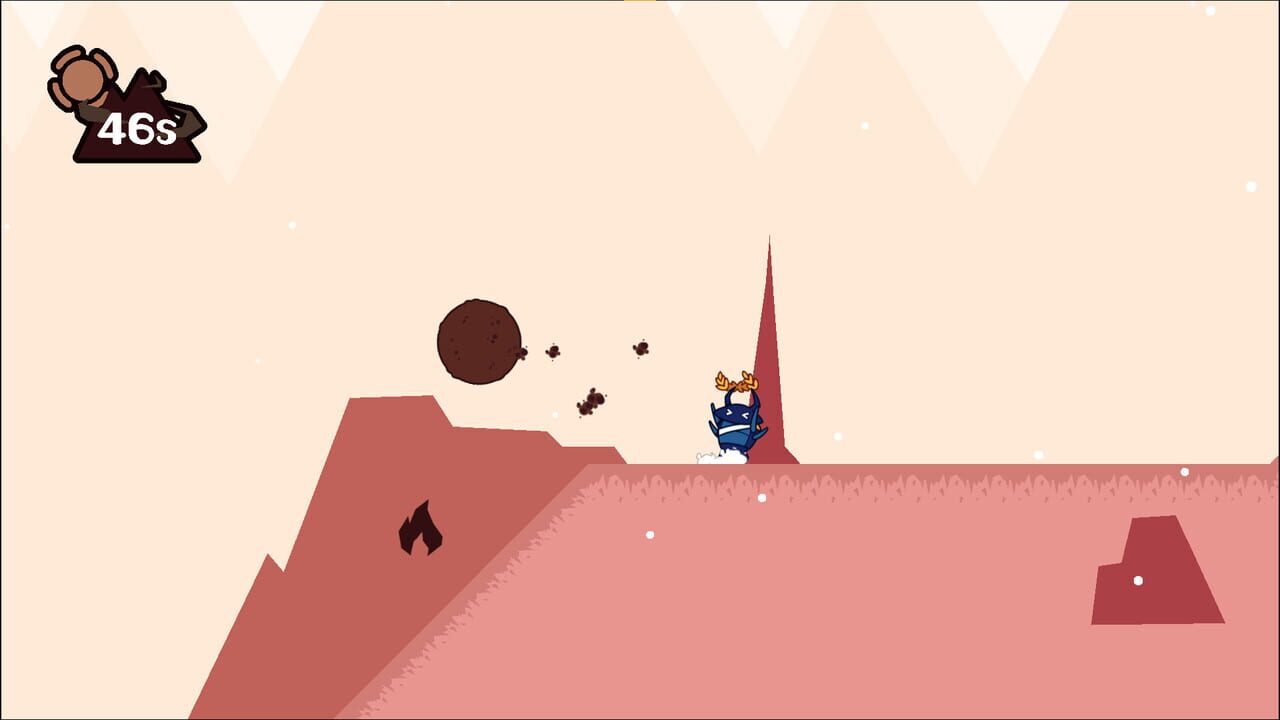Toggle the white dust puff beneath the character
This screenshot has width=1280, height=720.
tap(722, 457)
